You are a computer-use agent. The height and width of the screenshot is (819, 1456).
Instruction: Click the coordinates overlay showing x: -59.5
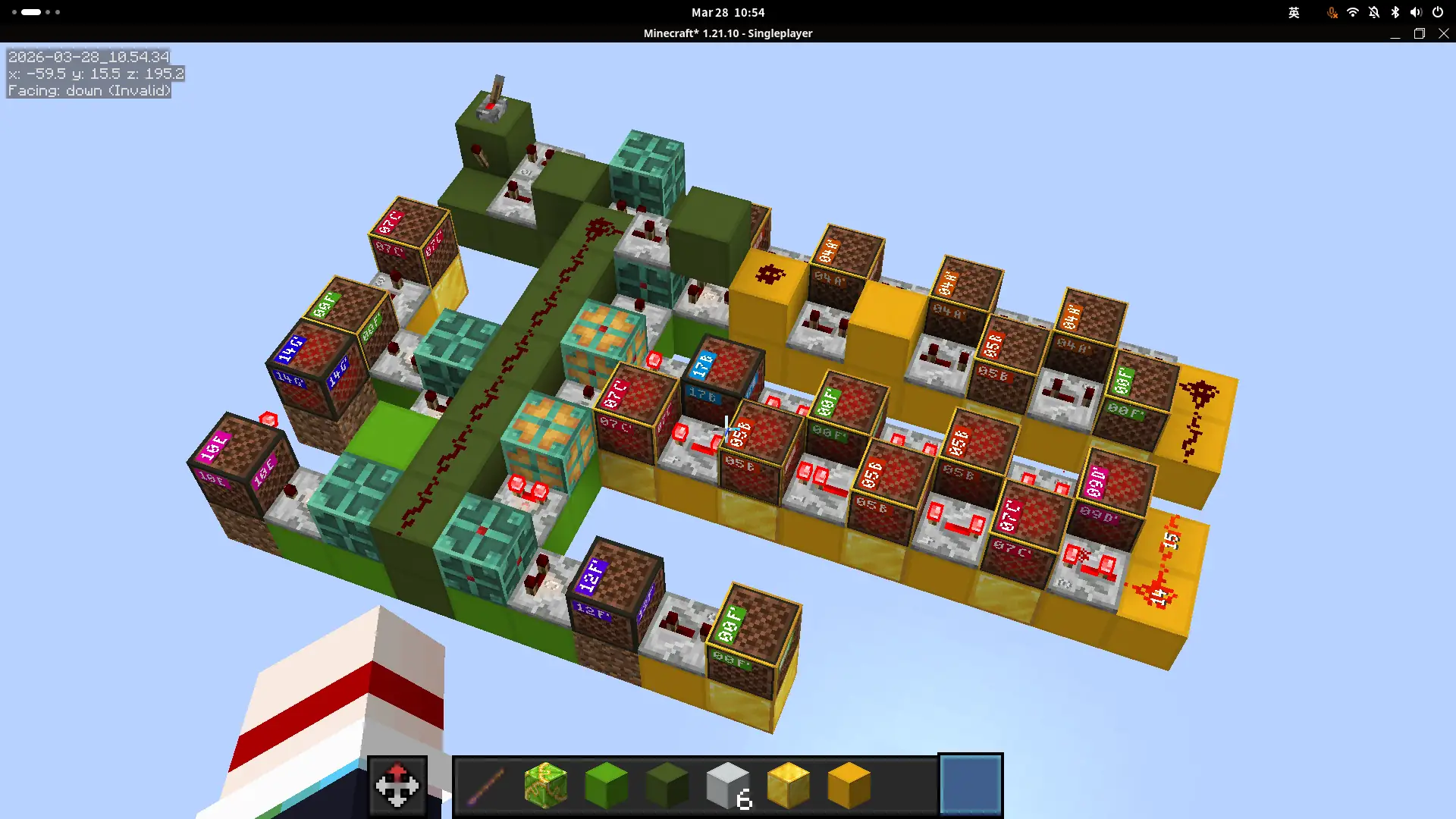tap(96, 74)
